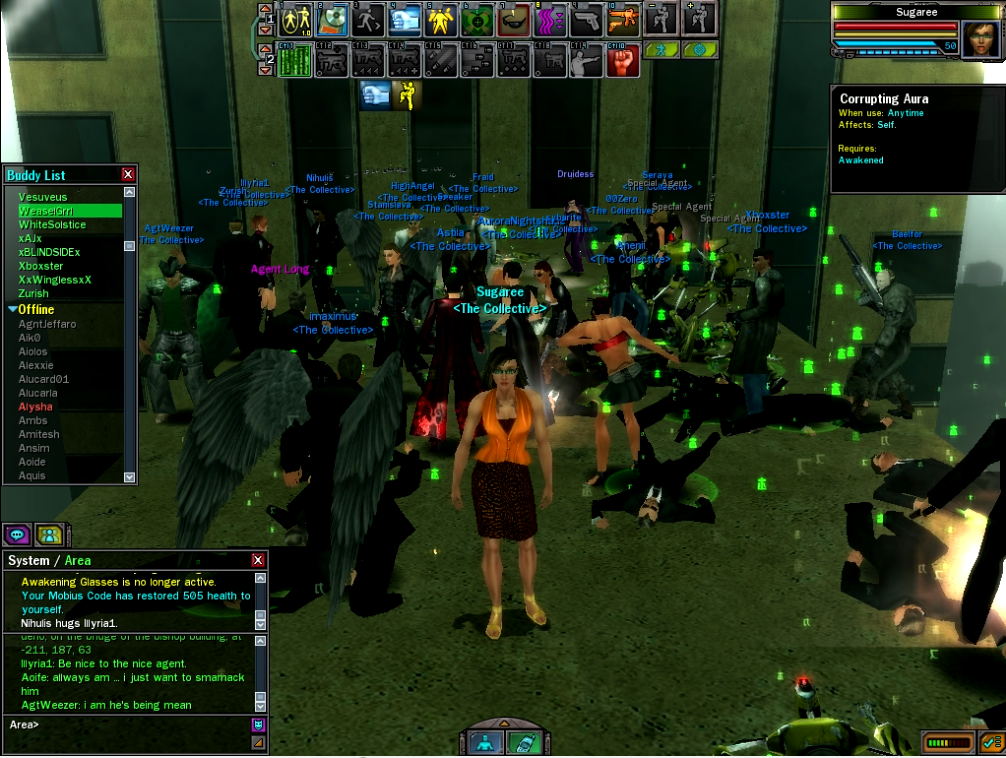The width and height of the screenshot is (1006, 758).
Task: Select the green matrix code slot
Action: click(x=294, y=60)
